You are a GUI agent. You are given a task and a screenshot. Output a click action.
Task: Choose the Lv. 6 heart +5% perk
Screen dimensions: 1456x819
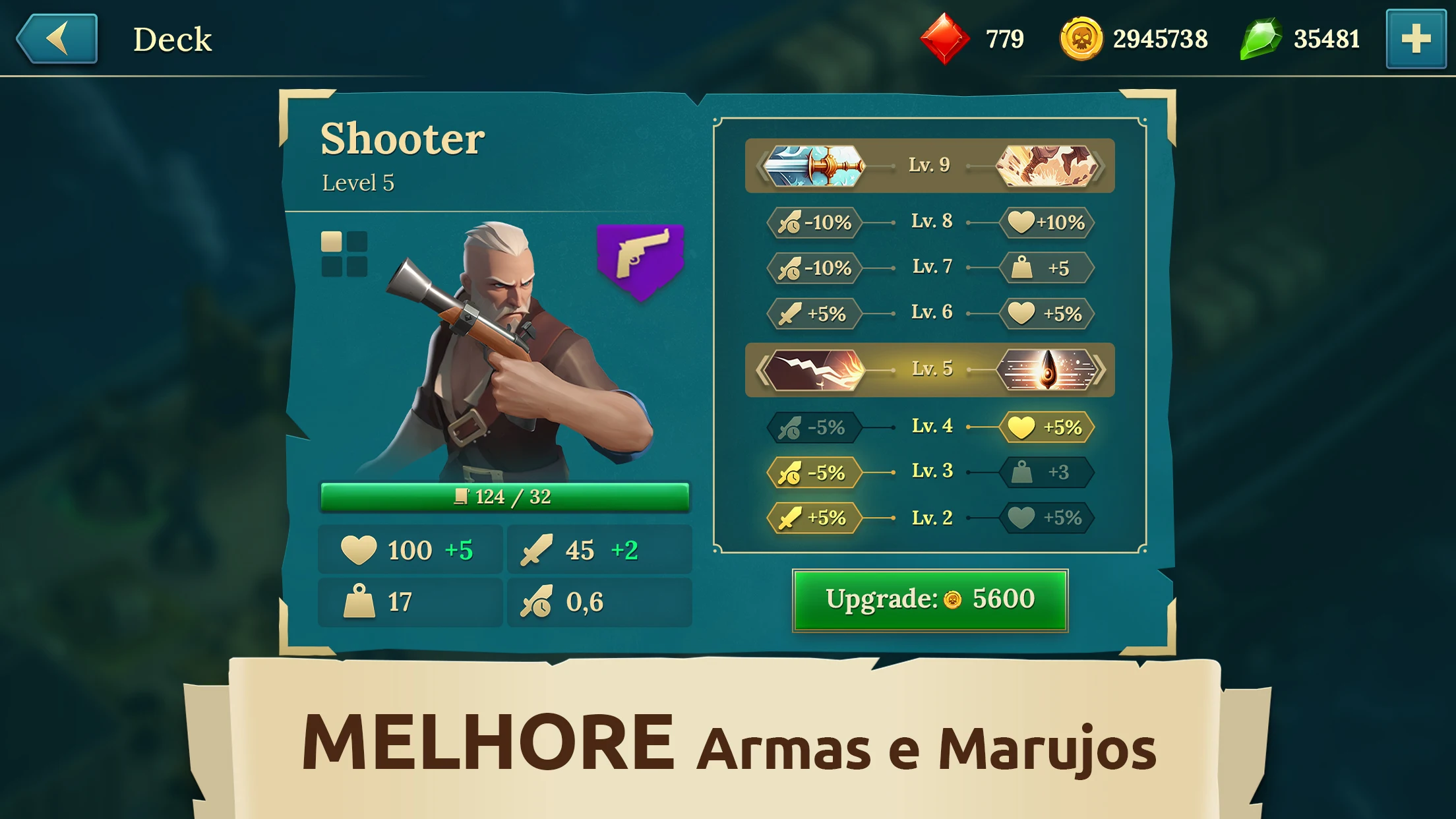pyautogui.click(x=1047, y=313)
